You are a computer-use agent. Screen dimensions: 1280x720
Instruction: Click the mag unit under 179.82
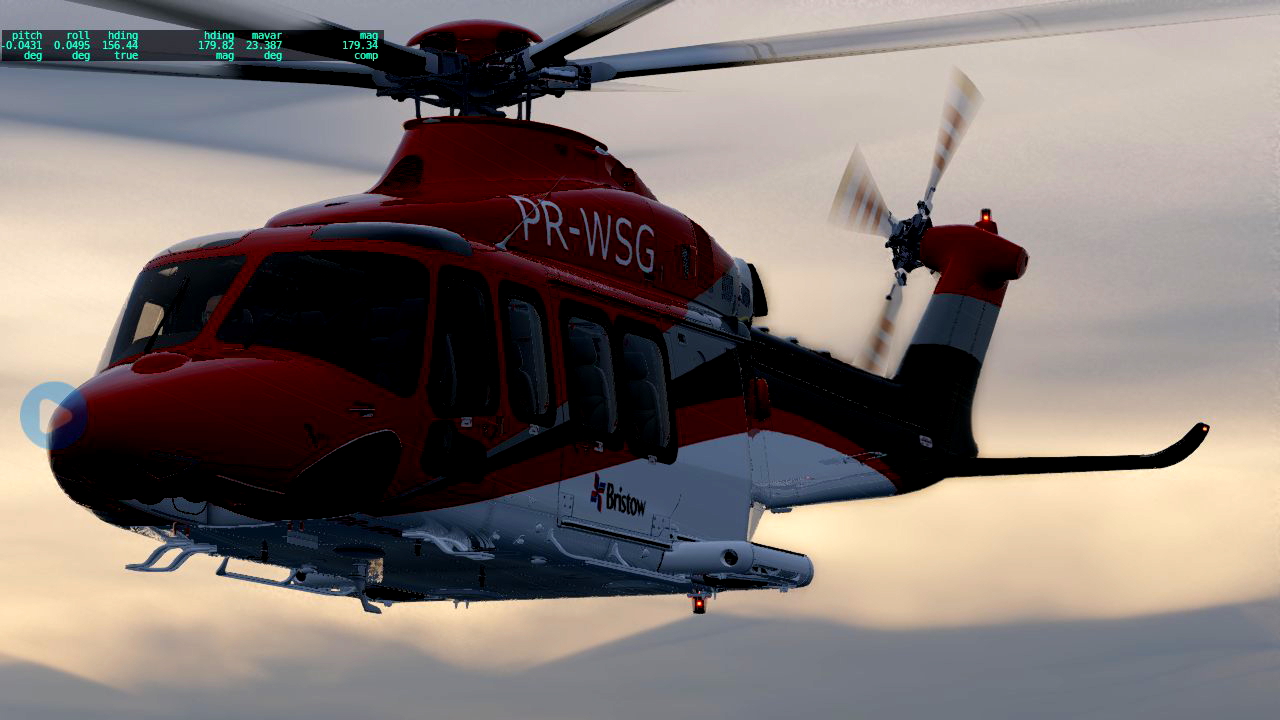click(223, 56)
